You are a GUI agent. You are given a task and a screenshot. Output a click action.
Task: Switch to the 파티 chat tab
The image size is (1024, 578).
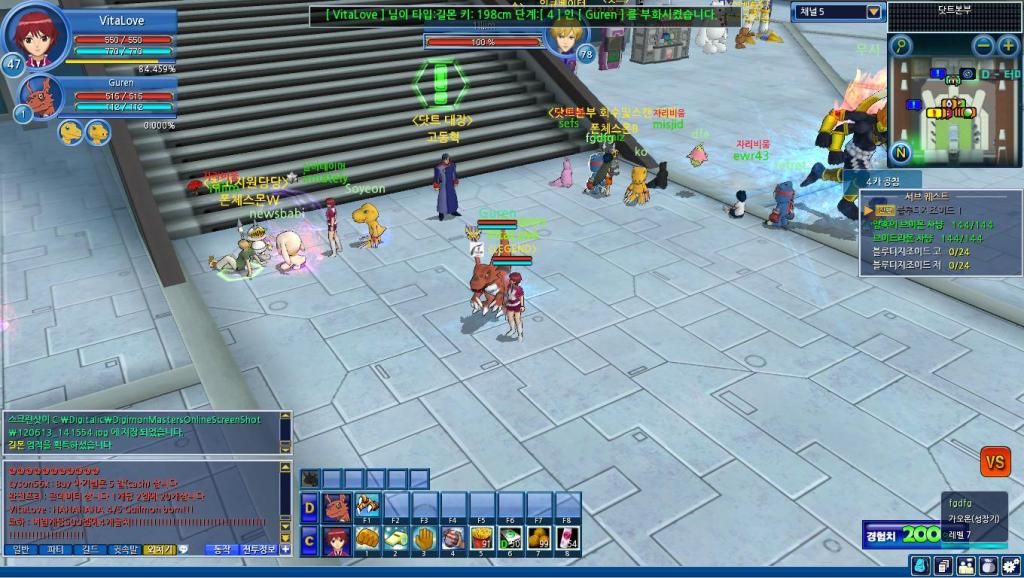[56, 549]
